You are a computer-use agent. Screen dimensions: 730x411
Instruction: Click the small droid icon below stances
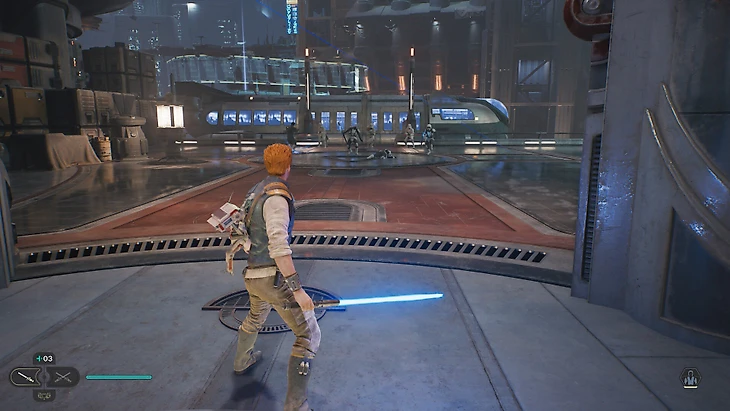(x=44, y=395)
